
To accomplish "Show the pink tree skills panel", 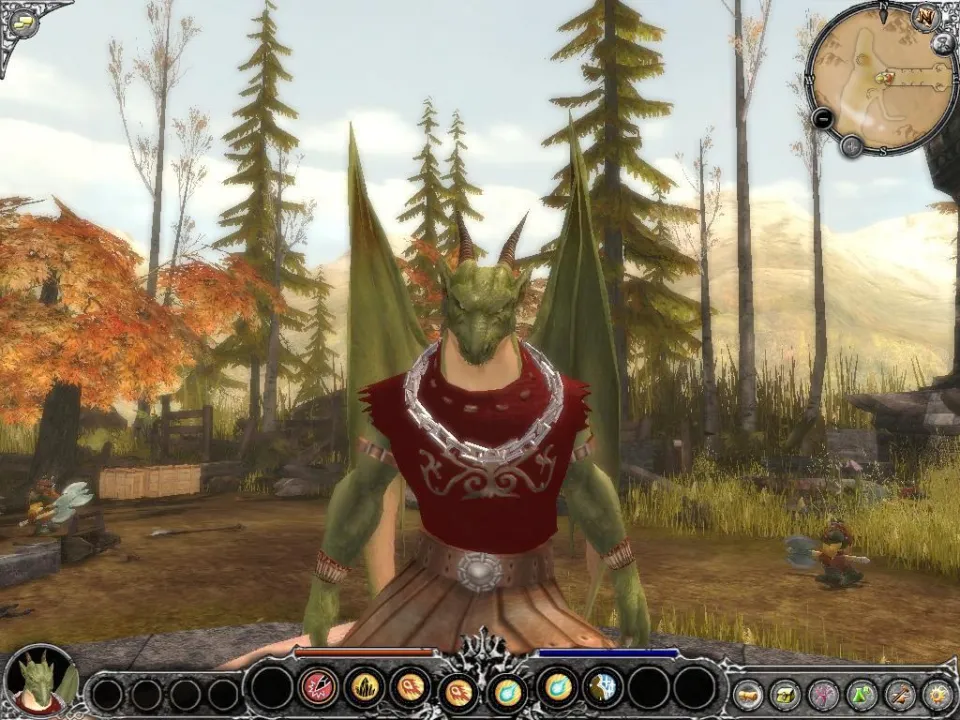I will [x=824, y=693].
